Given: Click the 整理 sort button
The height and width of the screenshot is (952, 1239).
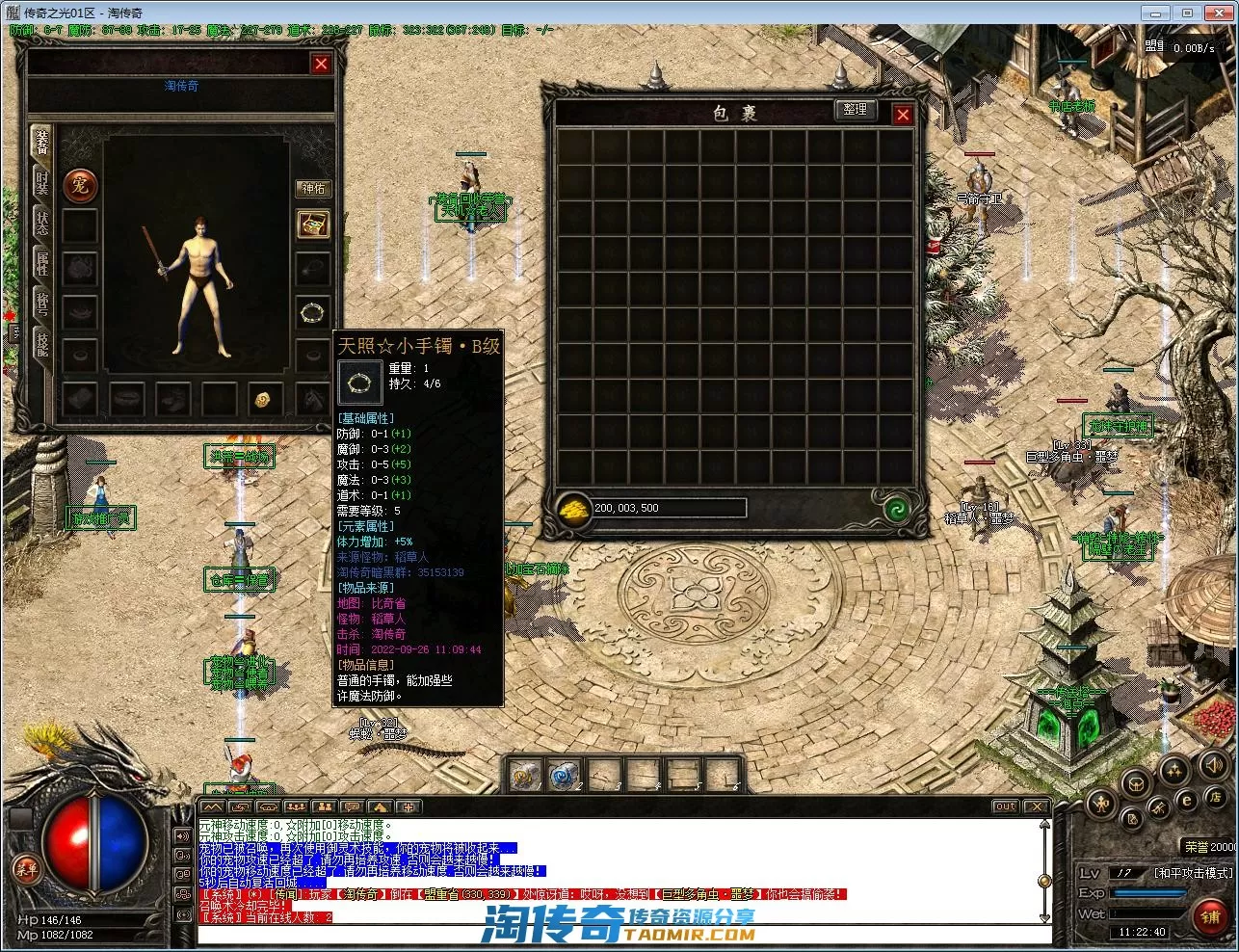Looking at the screenshot, I should pyautogui.click(x=855, y=110).
